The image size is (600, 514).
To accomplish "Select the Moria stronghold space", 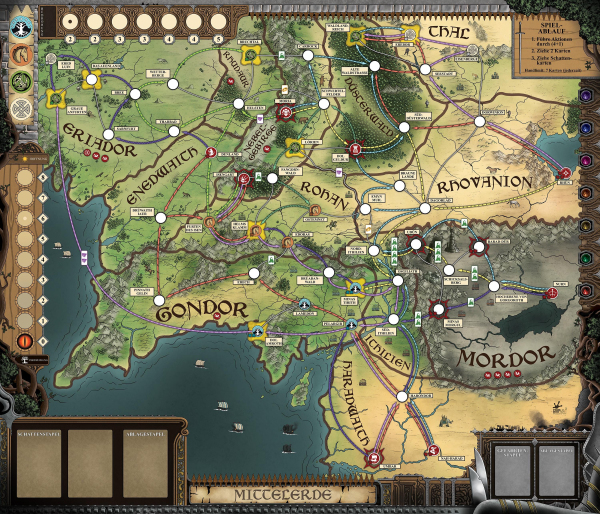I will 285,112.
